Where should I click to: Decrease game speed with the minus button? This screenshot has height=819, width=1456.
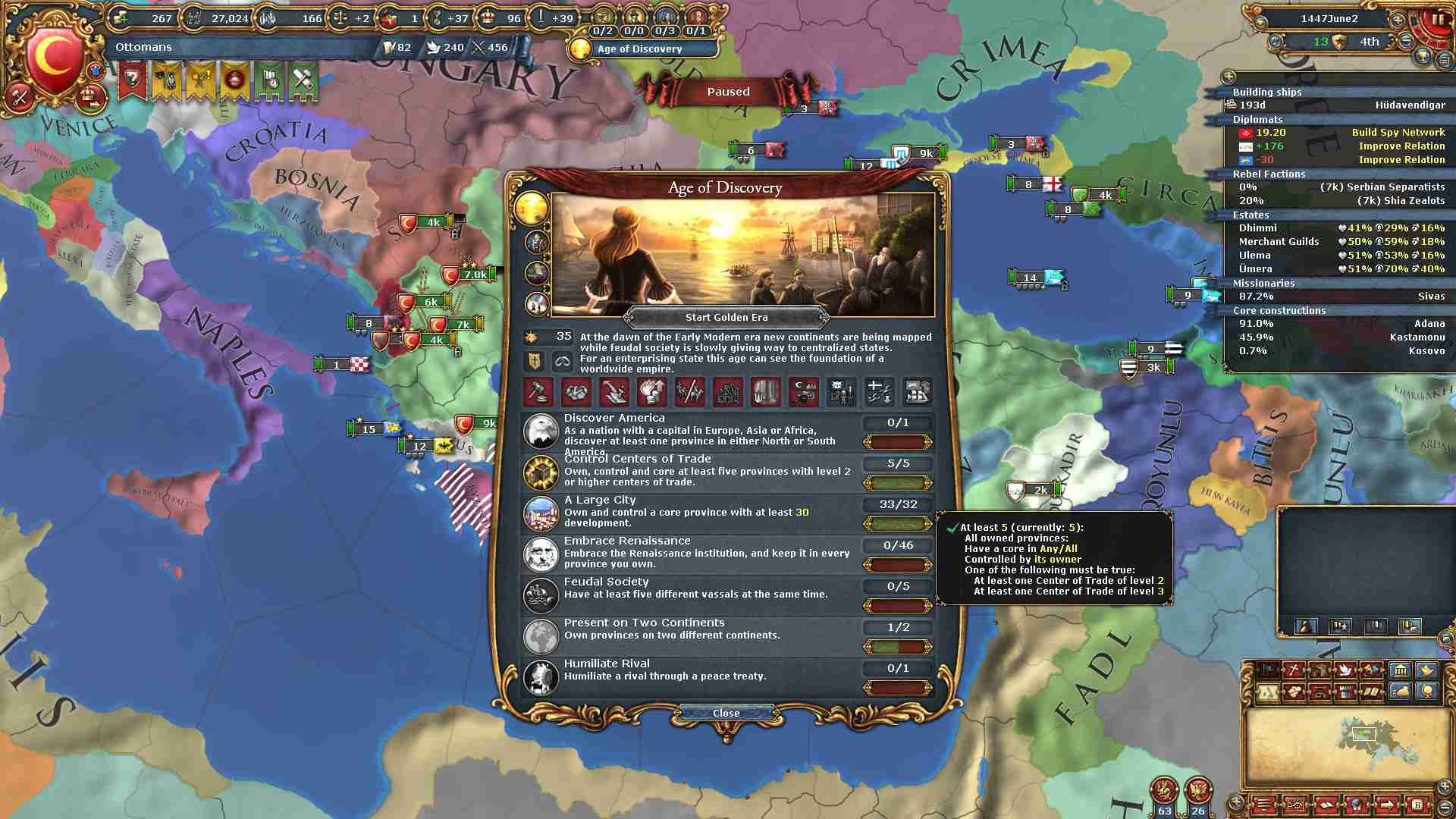(x=1406, y=42)
